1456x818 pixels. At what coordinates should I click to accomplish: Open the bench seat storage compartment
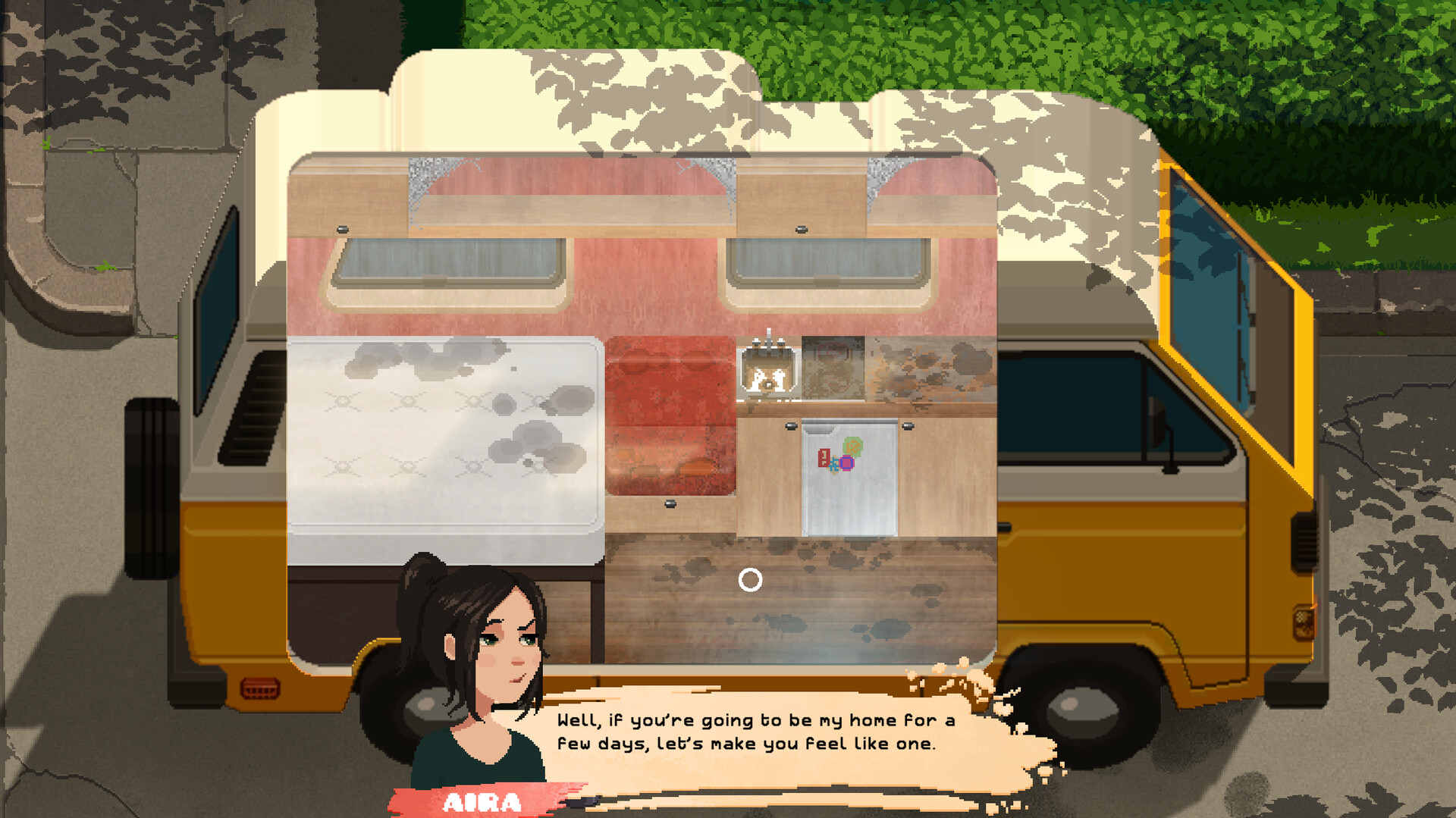(670, 502)
